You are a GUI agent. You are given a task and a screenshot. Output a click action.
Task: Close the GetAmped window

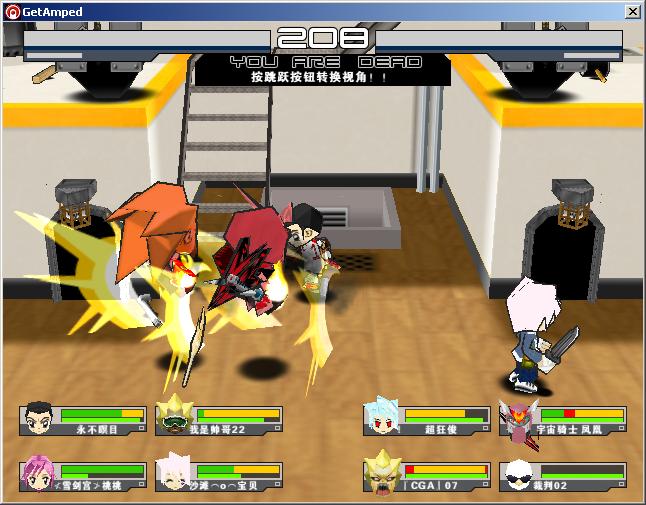[633, 11]
